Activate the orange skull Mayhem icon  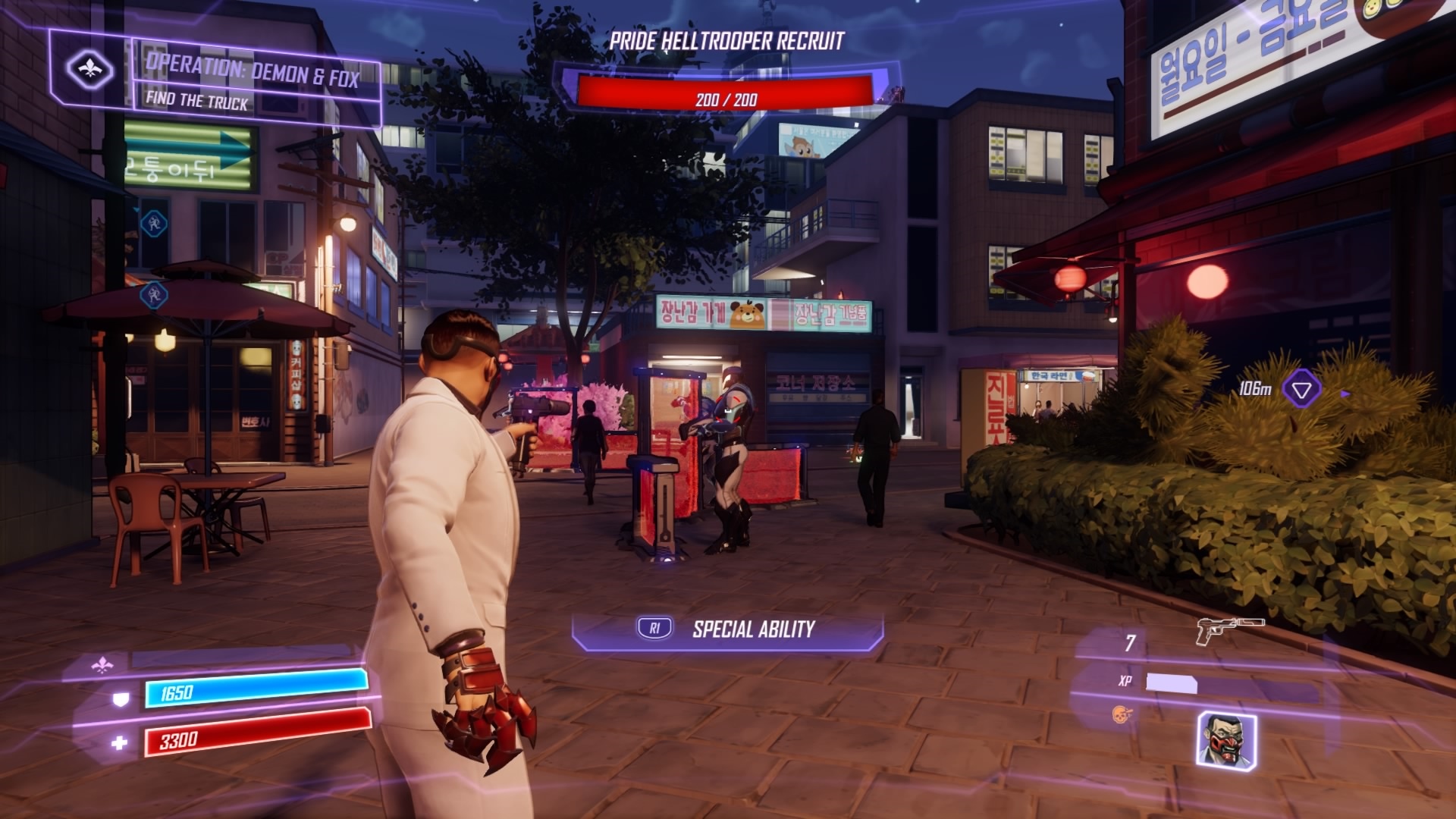1120,714
